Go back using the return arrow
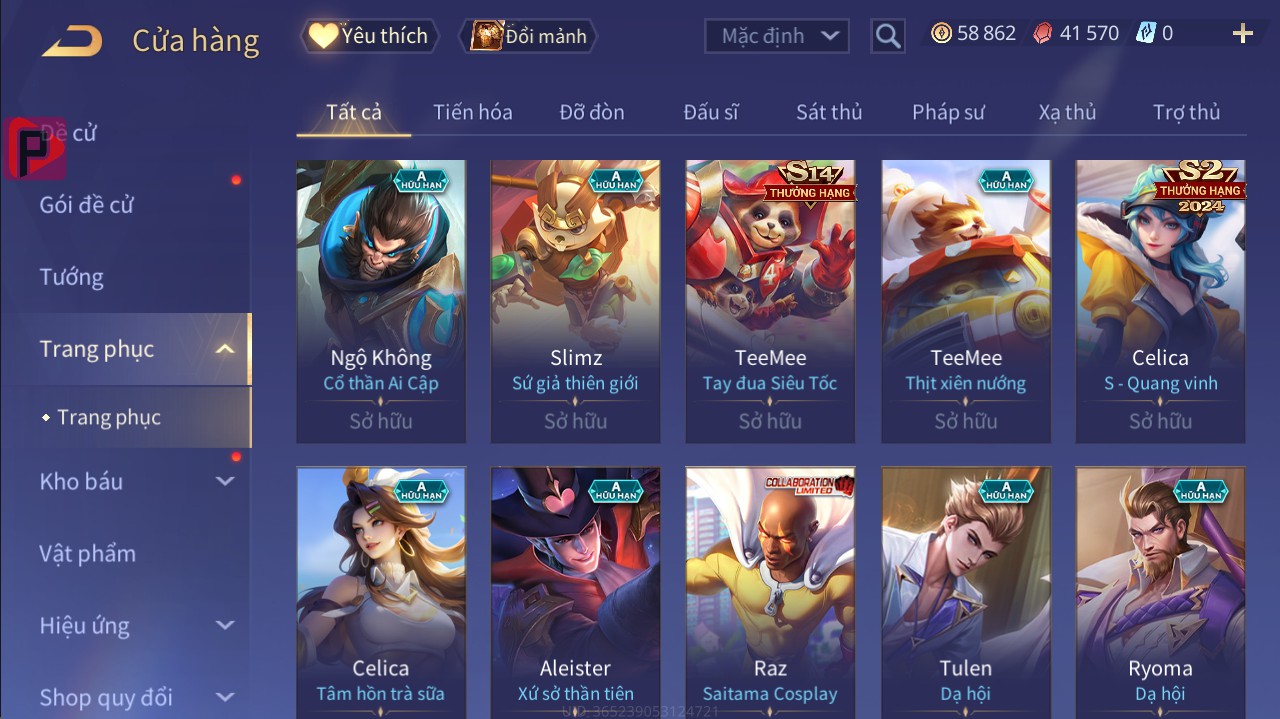 [x=72, y=40]
